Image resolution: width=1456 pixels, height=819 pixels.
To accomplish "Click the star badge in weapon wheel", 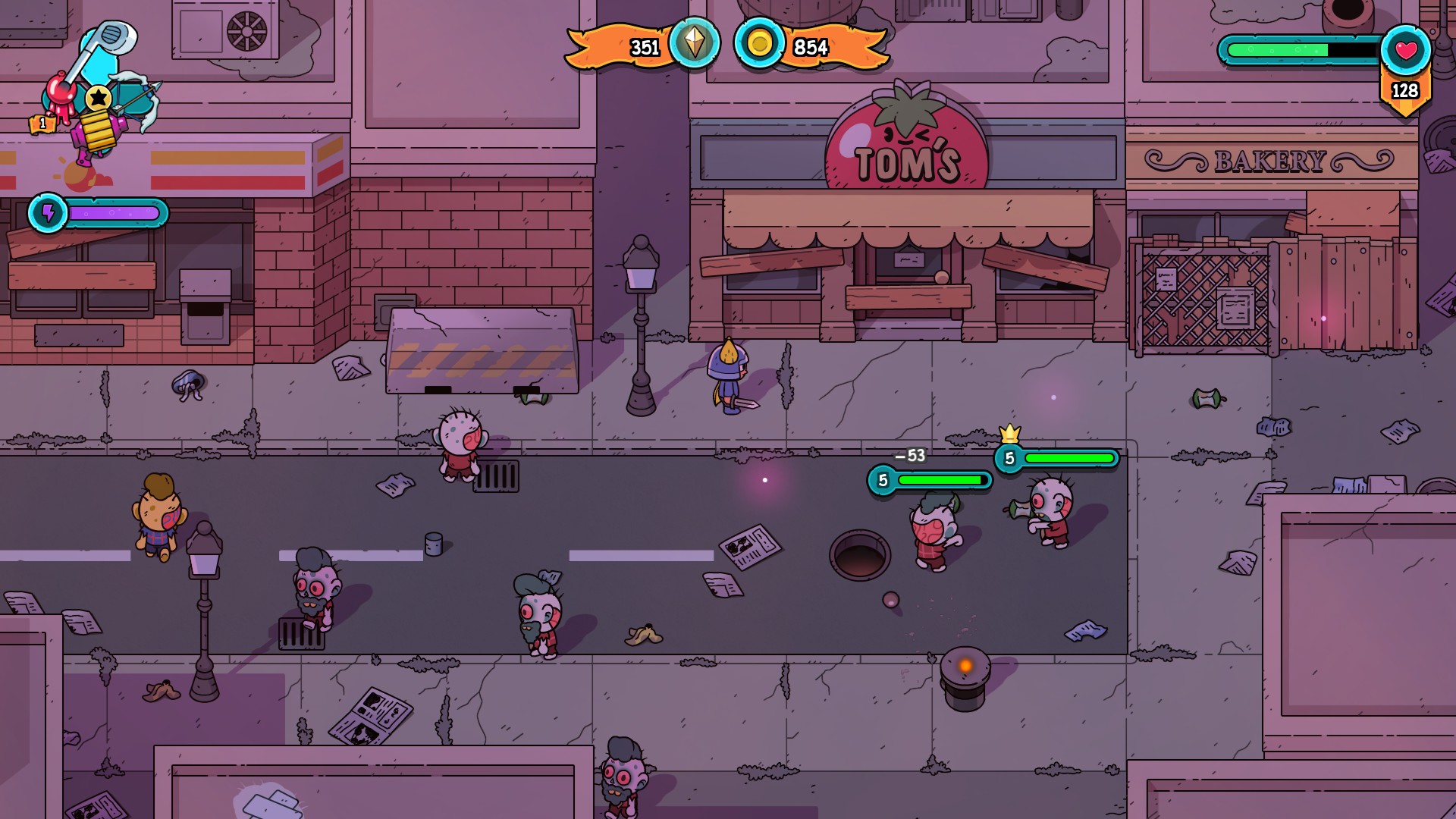I will [98, 98].
